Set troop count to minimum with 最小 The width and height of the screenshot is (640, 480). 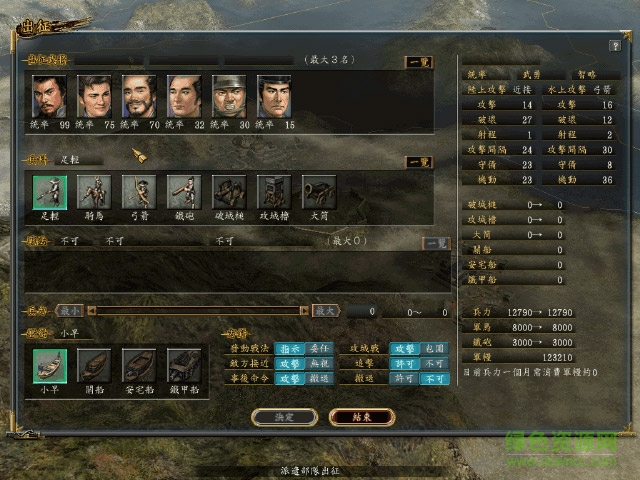point(69,311)
